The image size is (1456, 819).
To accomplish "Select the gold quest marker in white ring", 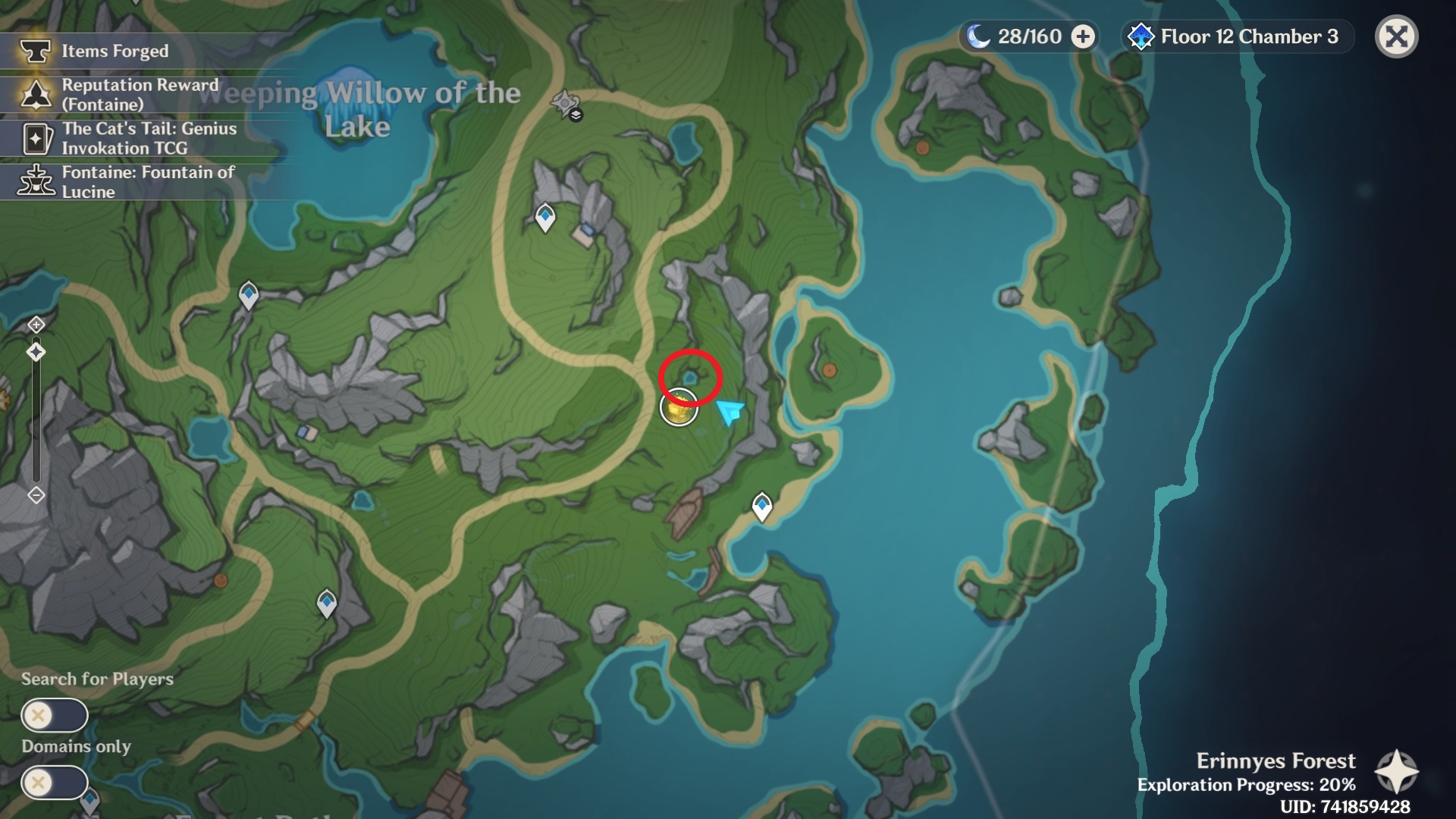I will click(x=679, y=408).
